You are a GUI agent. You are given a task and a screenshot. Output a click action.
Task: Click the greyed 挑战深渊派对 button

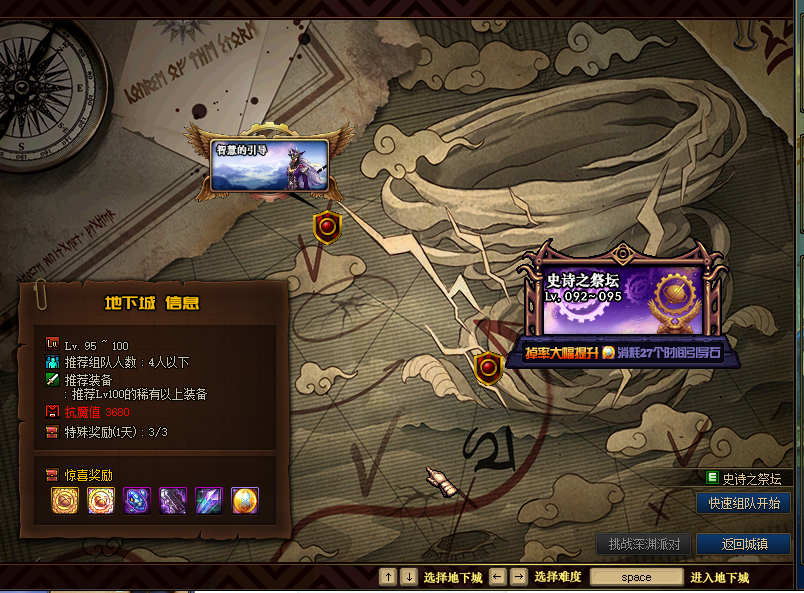coord(644,544)
